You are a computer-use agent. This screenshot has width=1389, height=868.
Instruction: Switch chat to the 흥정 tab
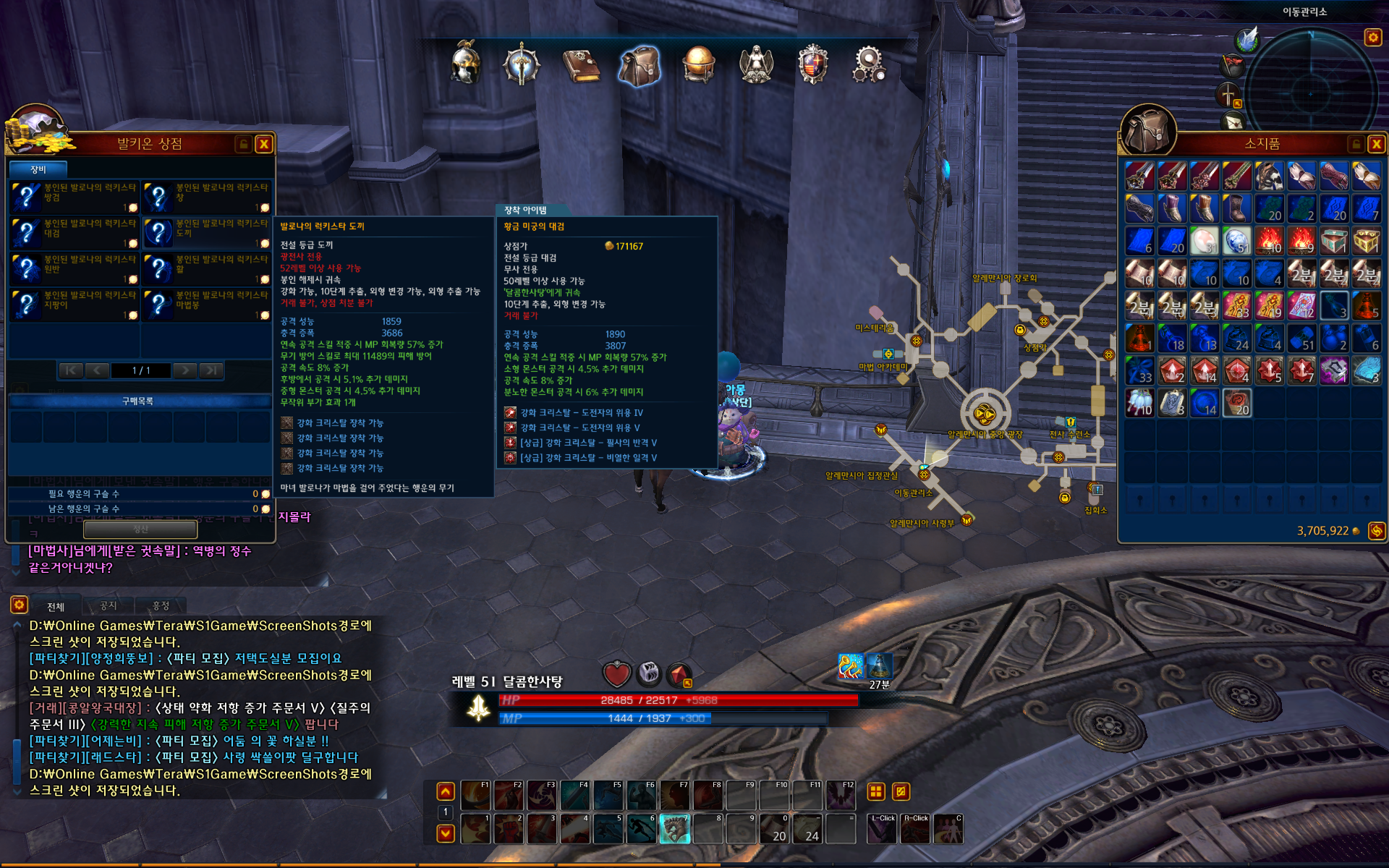[x=161, y=606]
